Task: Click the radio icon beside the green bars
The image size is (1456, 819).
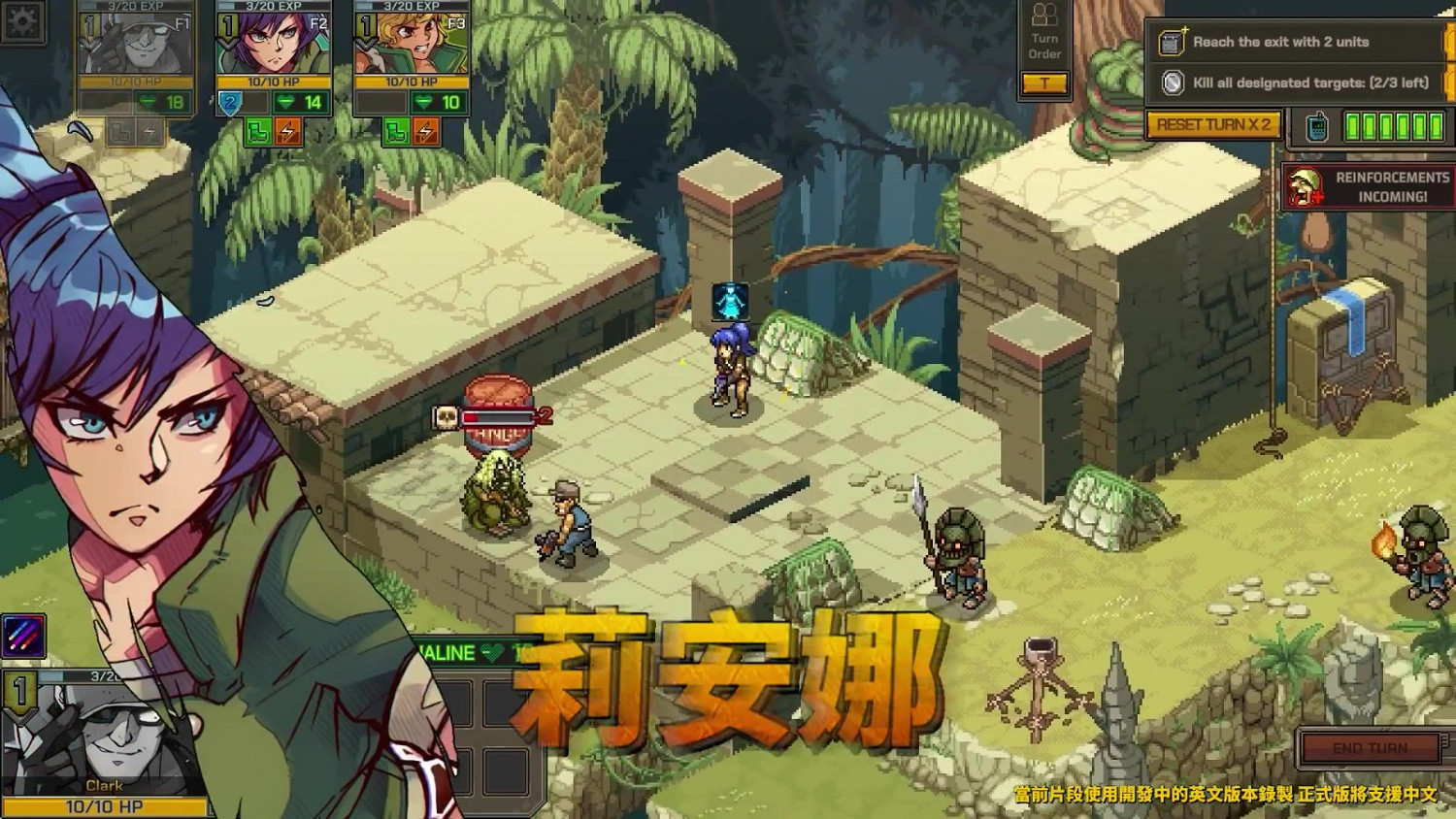Action: point(1317,127)
